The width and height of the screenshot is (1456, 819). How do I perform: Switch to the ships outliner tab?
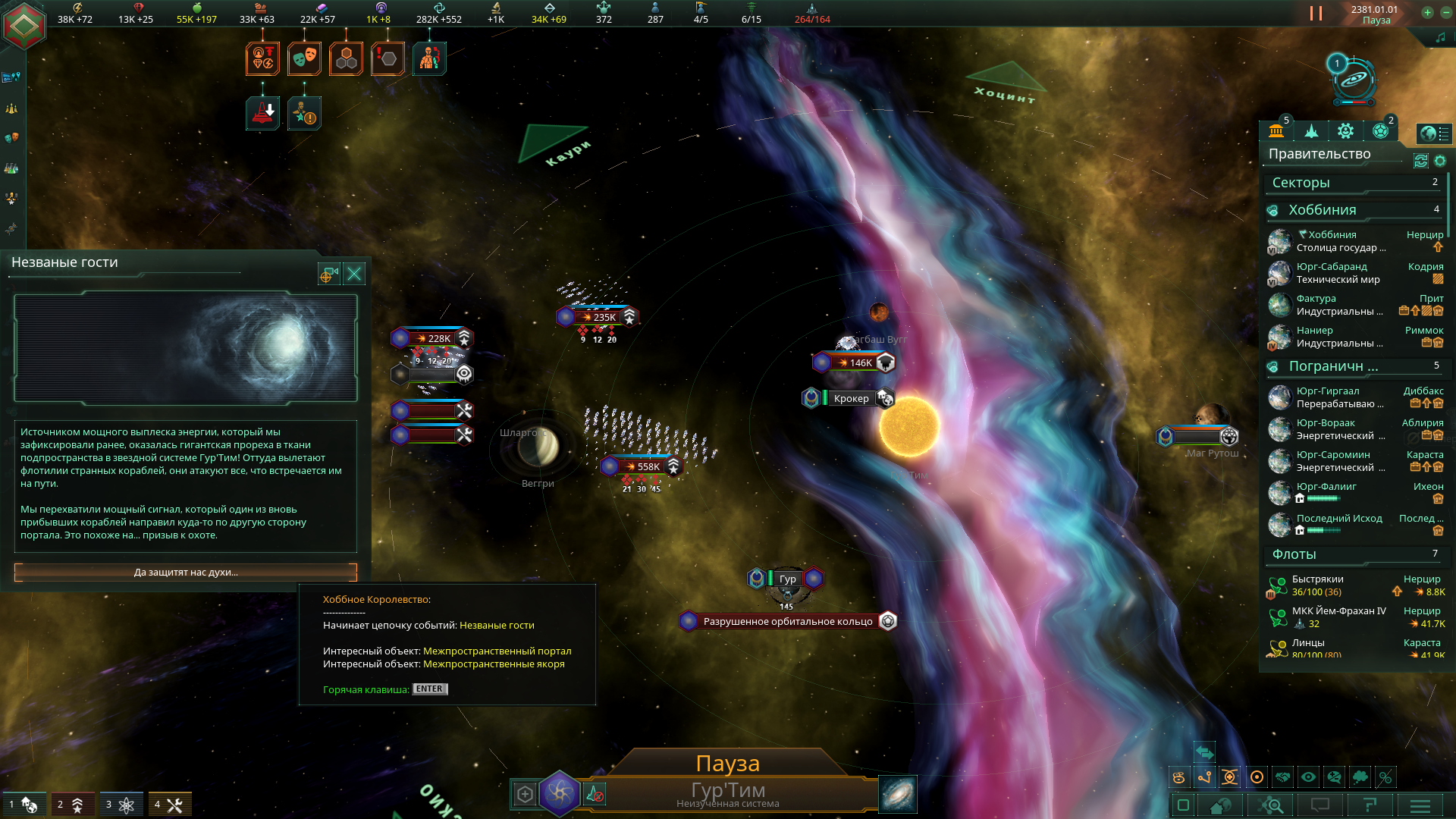click(1311, 131)
